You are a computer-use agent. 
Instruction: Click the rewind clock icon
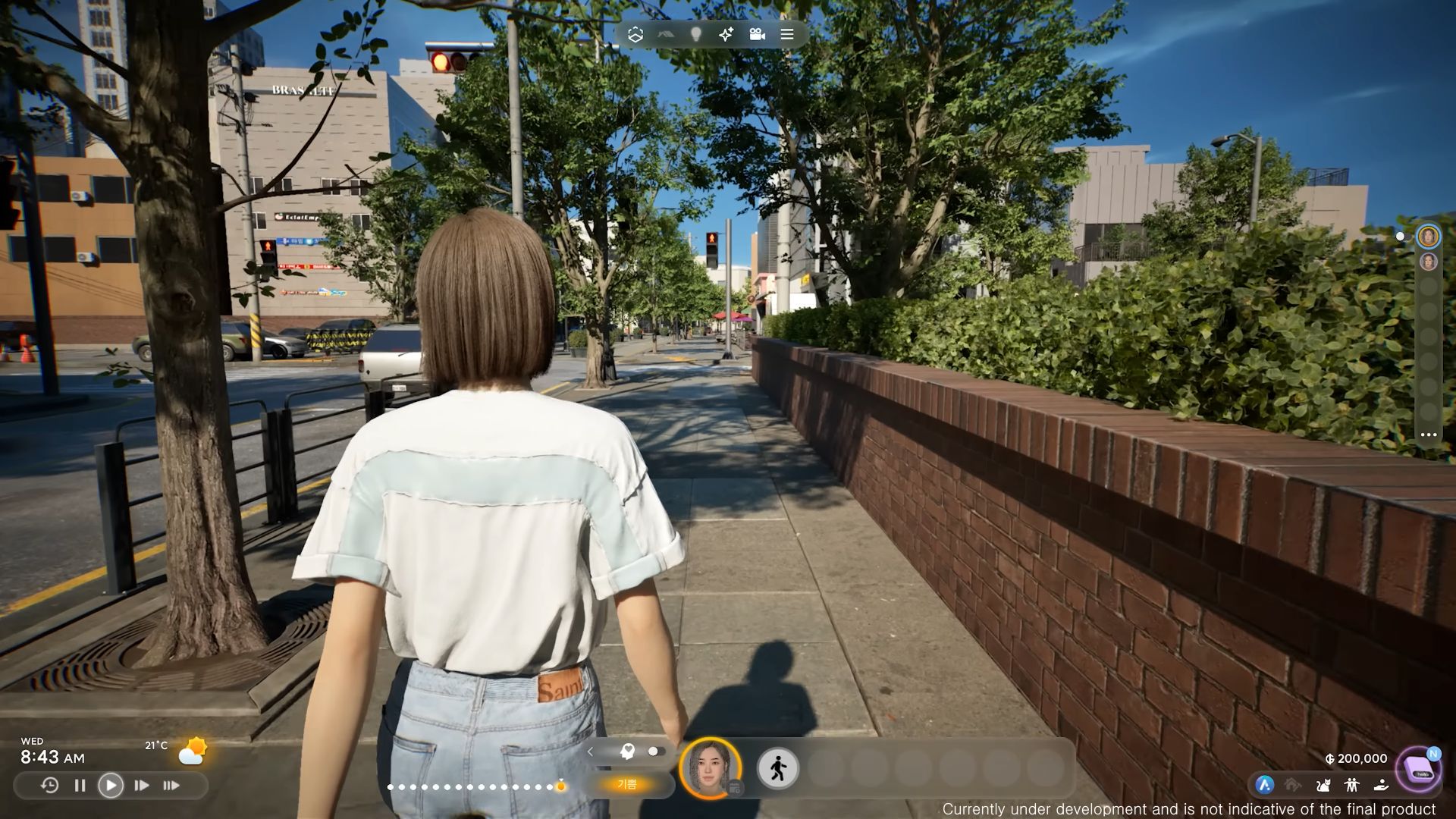click(x=49, y=786)
